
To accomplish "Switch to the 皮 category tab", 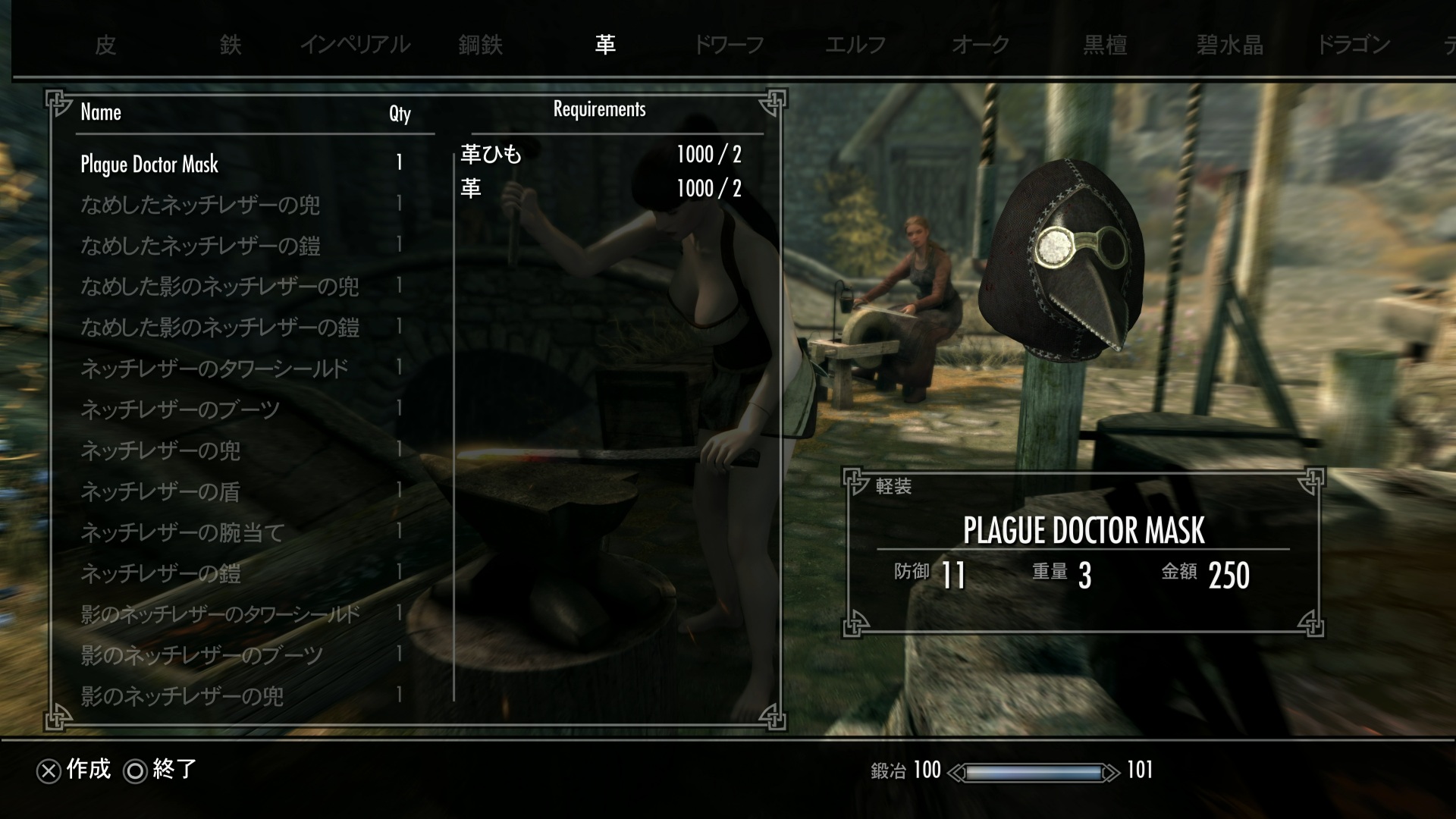I will click(x=105, y=45).
